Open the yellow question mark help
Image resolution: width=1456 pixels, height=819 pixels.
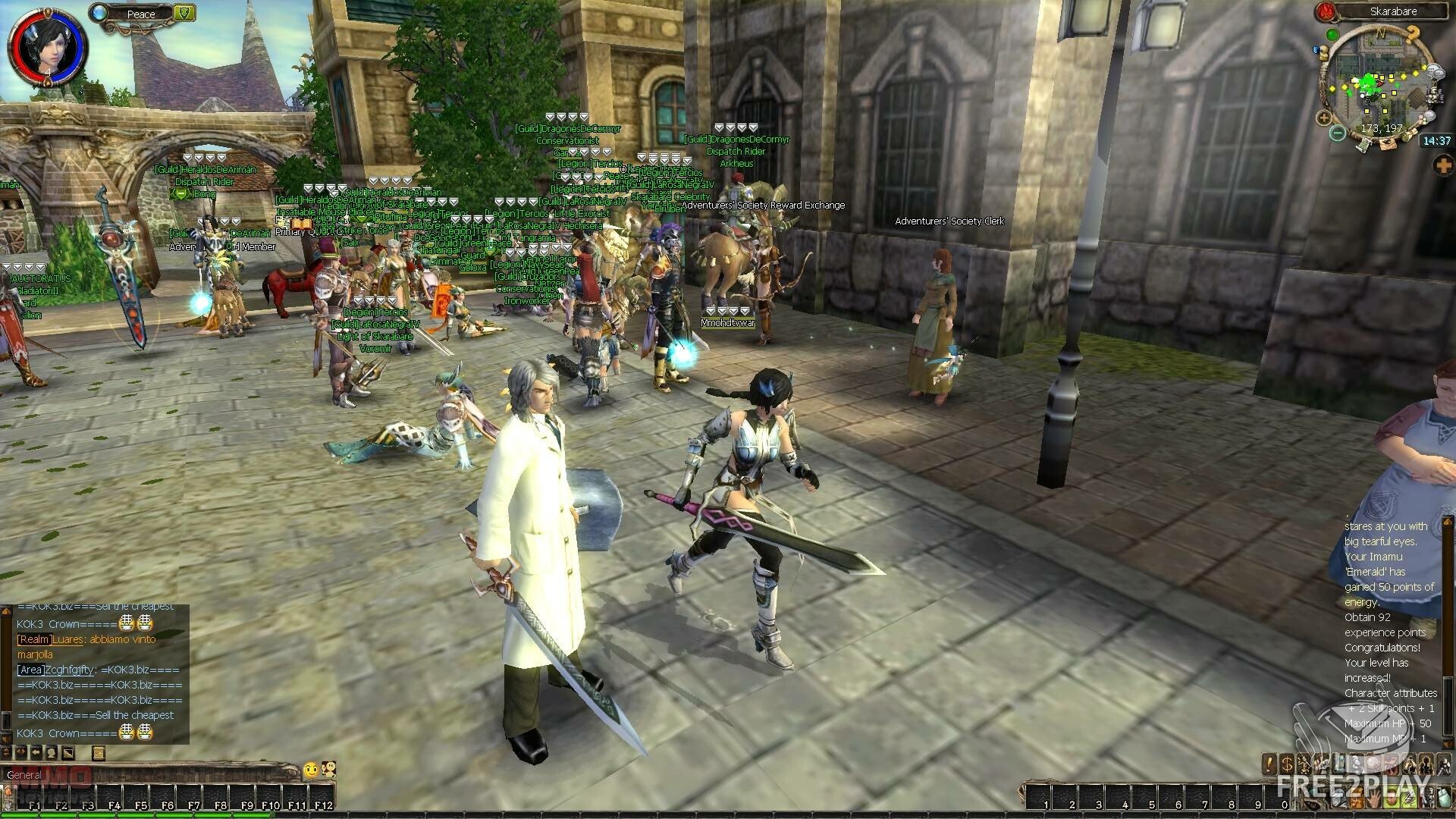(1412, 36)
